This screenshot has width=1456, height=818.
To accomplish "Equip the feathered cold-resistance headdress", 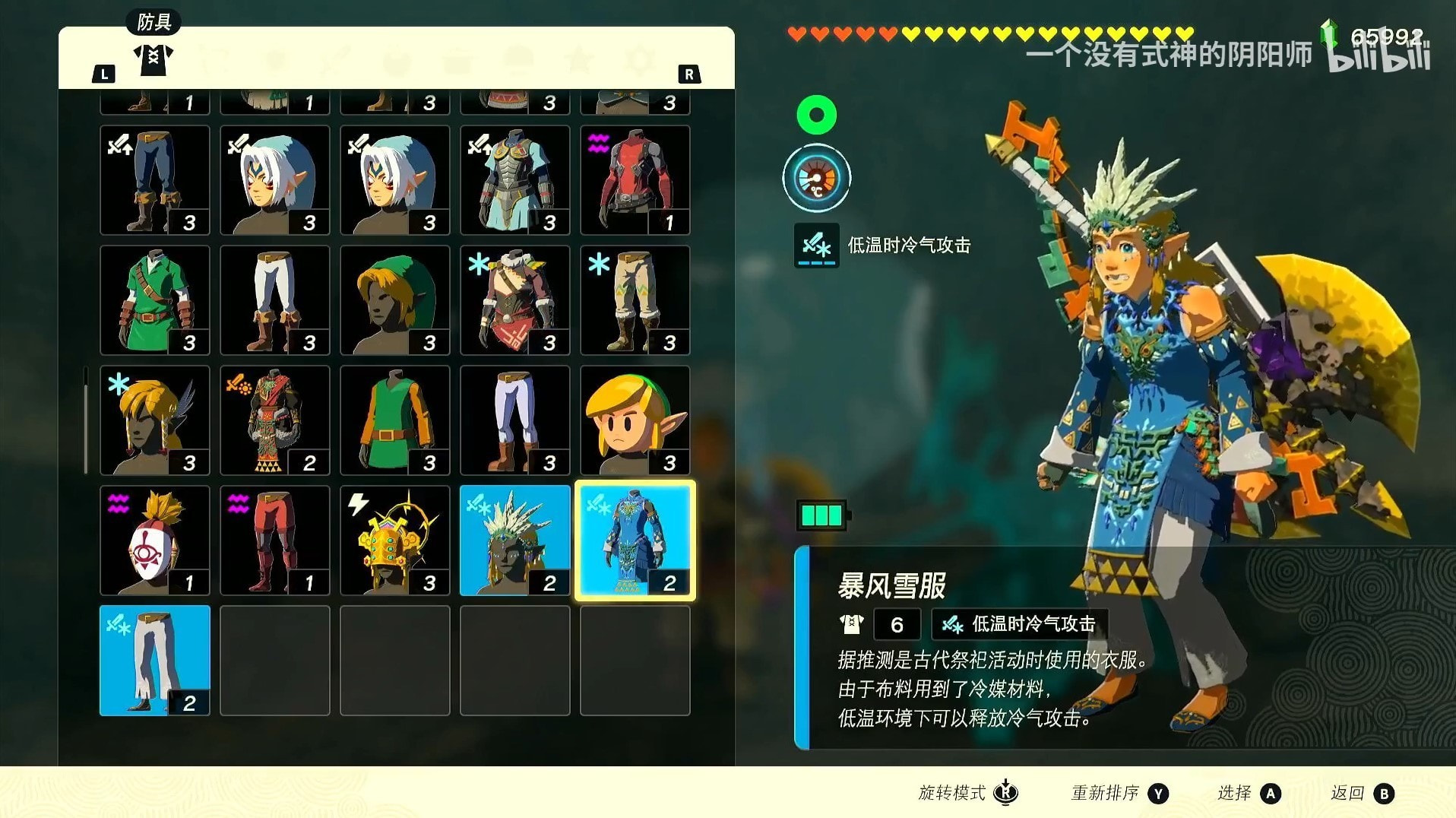I will pos(154,420).
